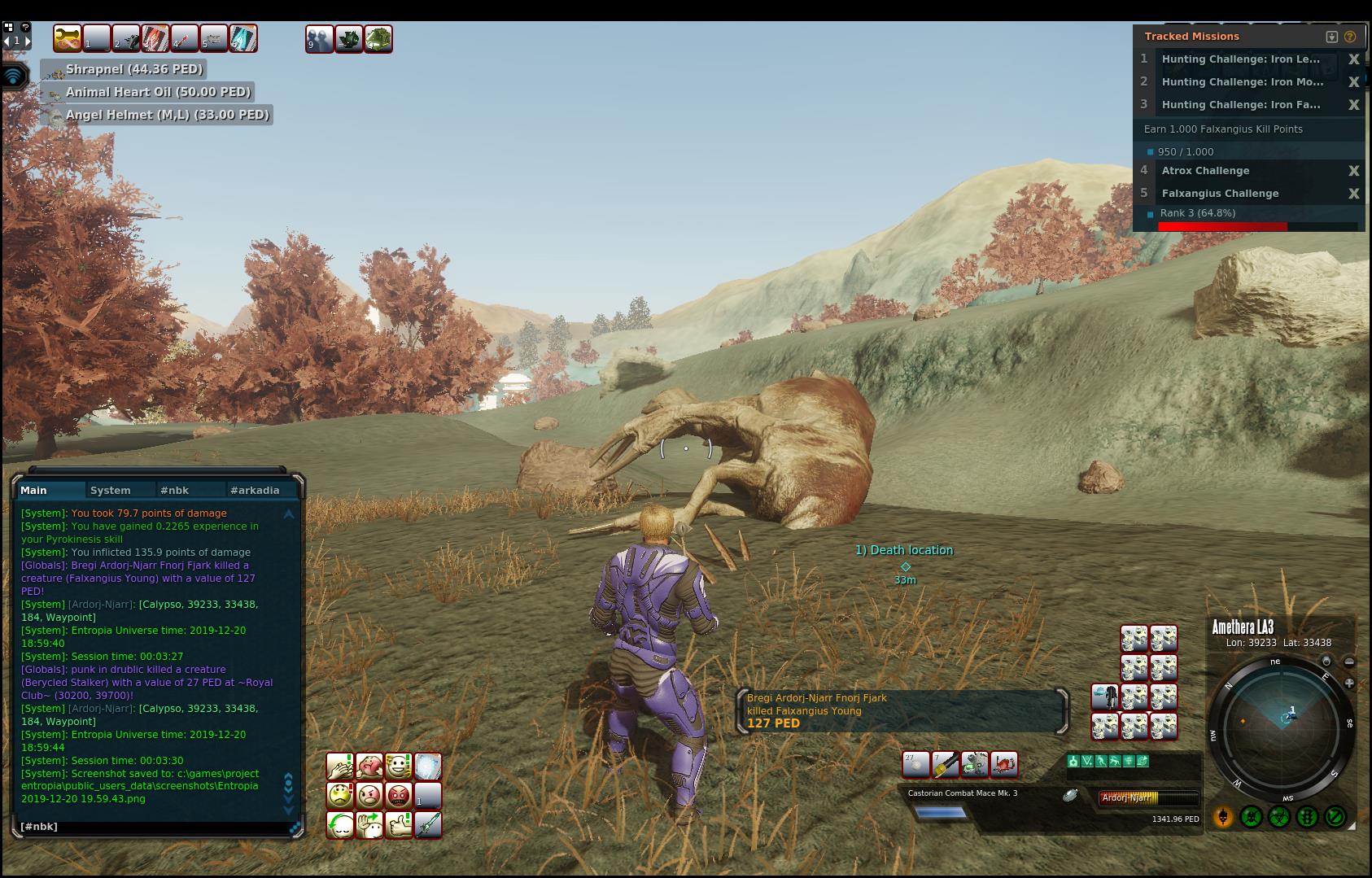Select the teal sword action icon

[x=428, y=825]
